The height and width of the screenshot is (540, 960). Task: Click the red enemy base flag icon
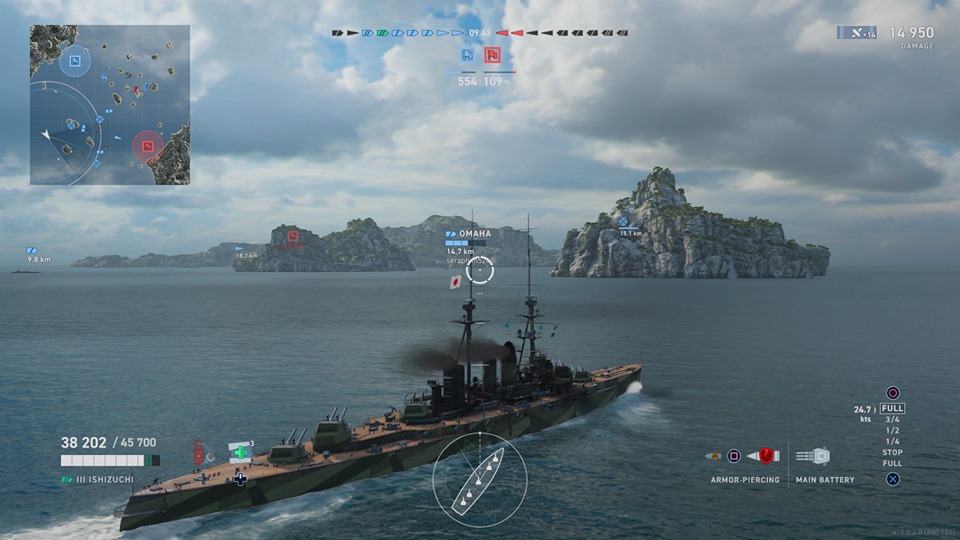[492, 55]
